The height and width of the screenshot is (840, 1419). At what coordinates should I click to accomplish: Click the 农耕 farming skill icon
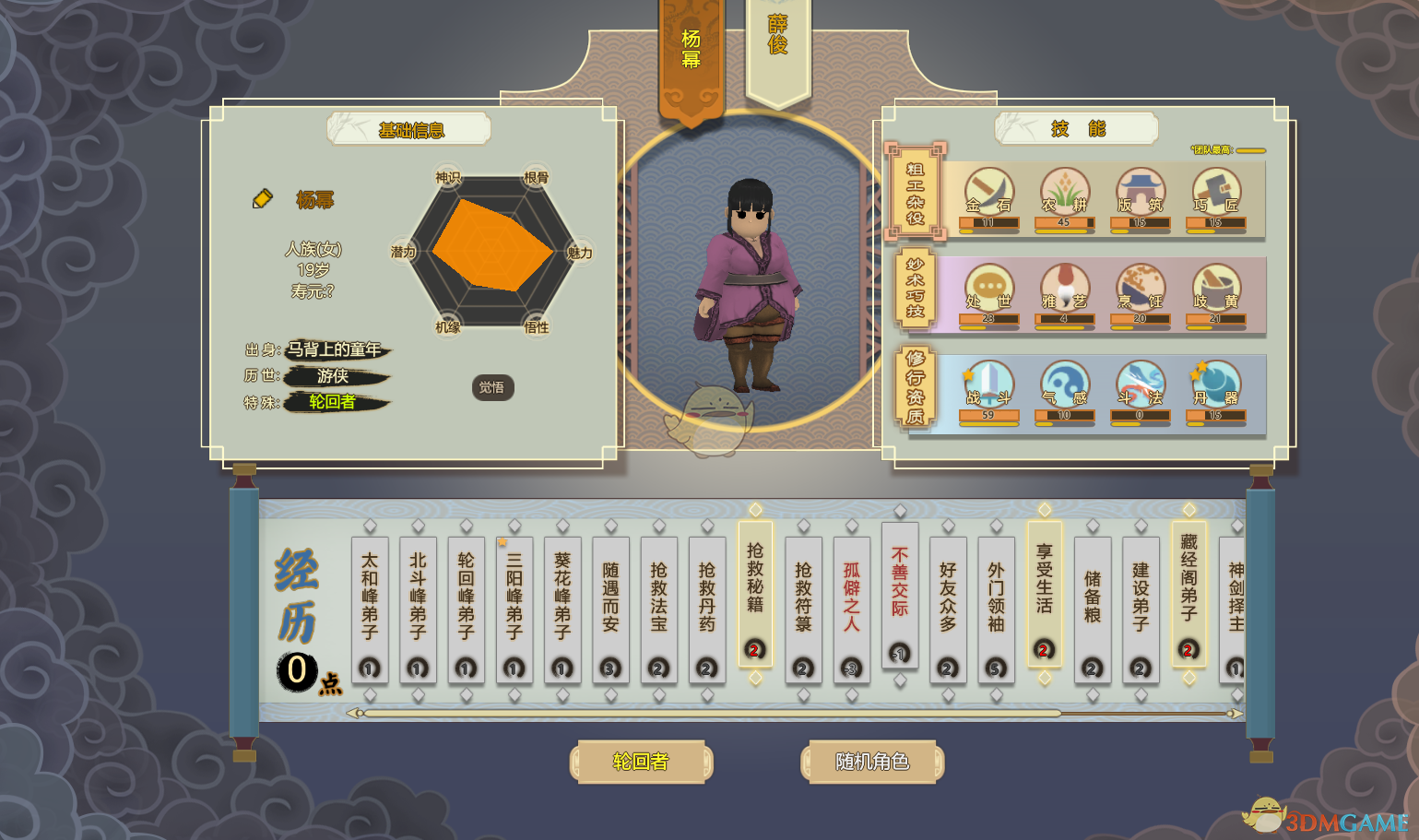click(1065, 195)
